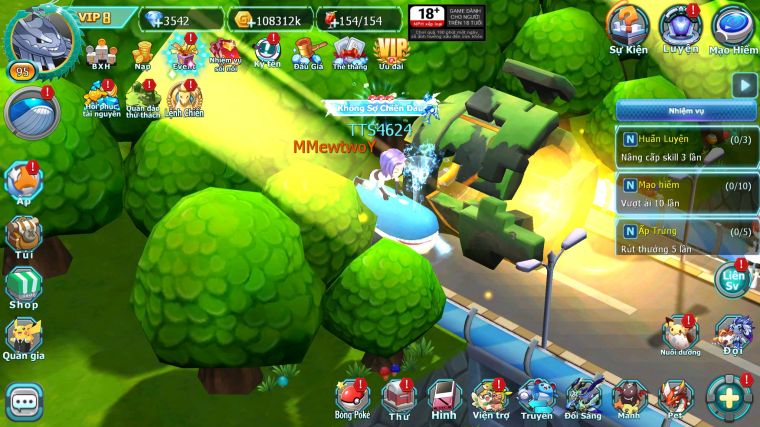This screenshot has height=427, width=760.
Task: Open the Ưu đãi VIP offers icon
Action: tap(390, 50)
